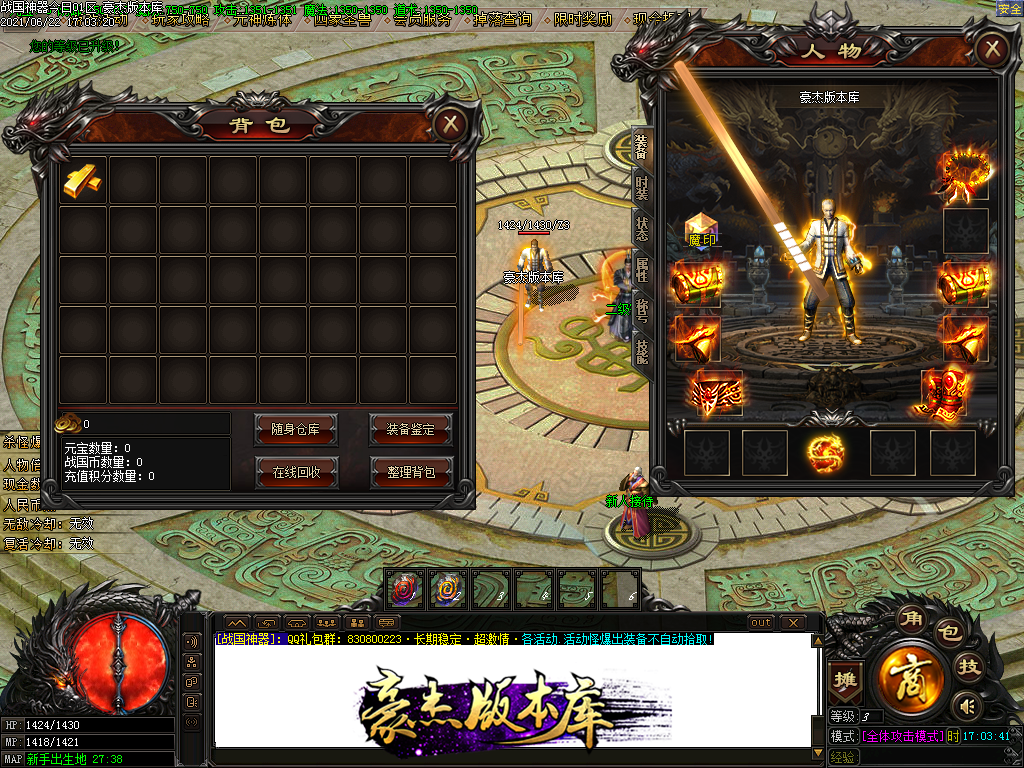Open the 掉落查询 drop lookup menu

[500, 19]
